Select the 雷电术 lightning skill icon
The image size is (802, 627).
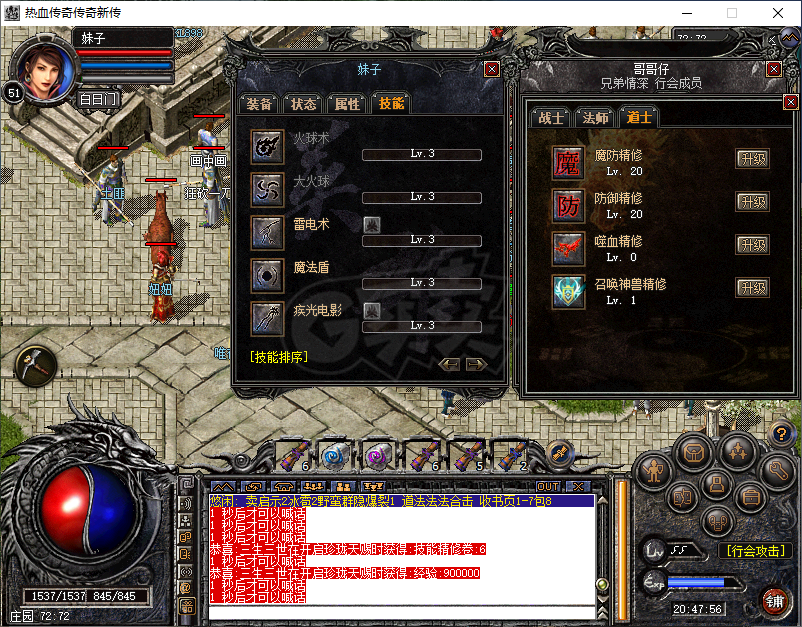pos(267,232)
